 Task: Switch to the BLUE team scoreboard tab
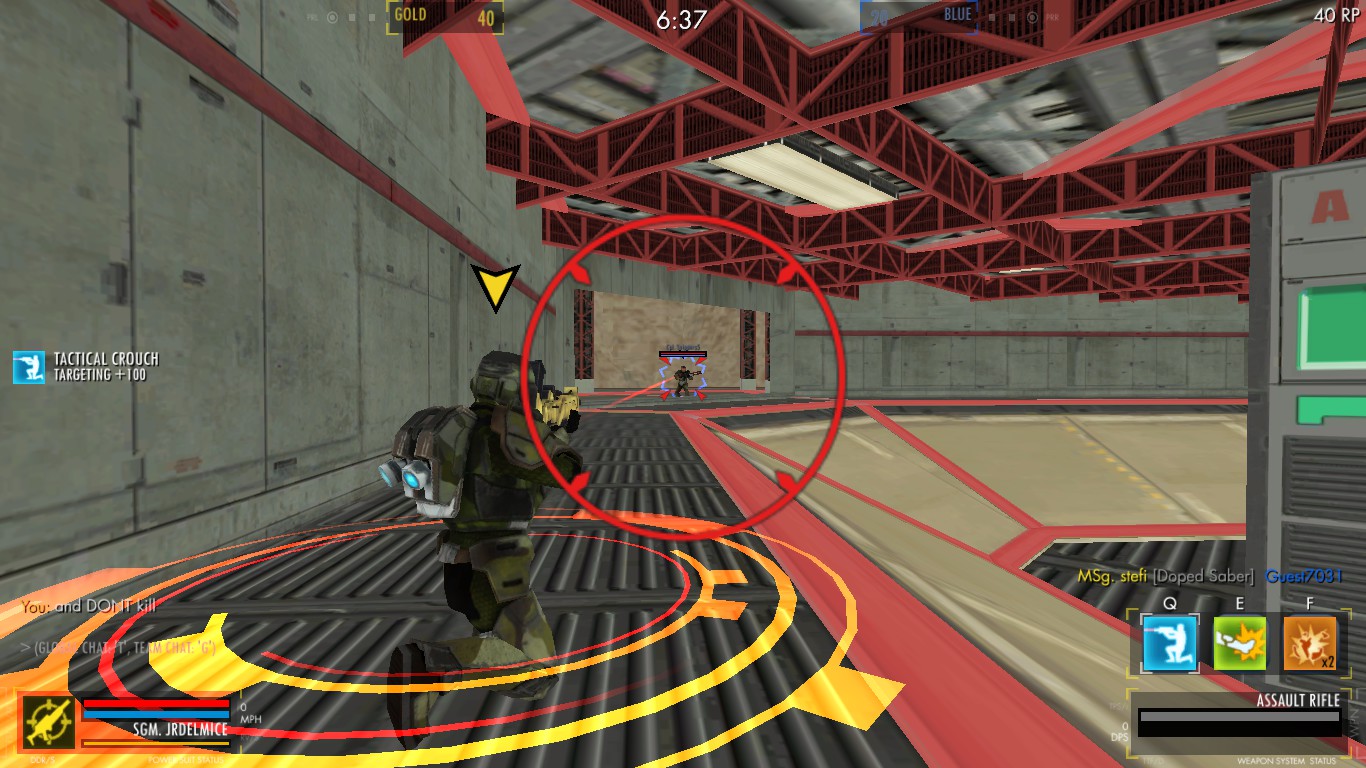[957, 14]
